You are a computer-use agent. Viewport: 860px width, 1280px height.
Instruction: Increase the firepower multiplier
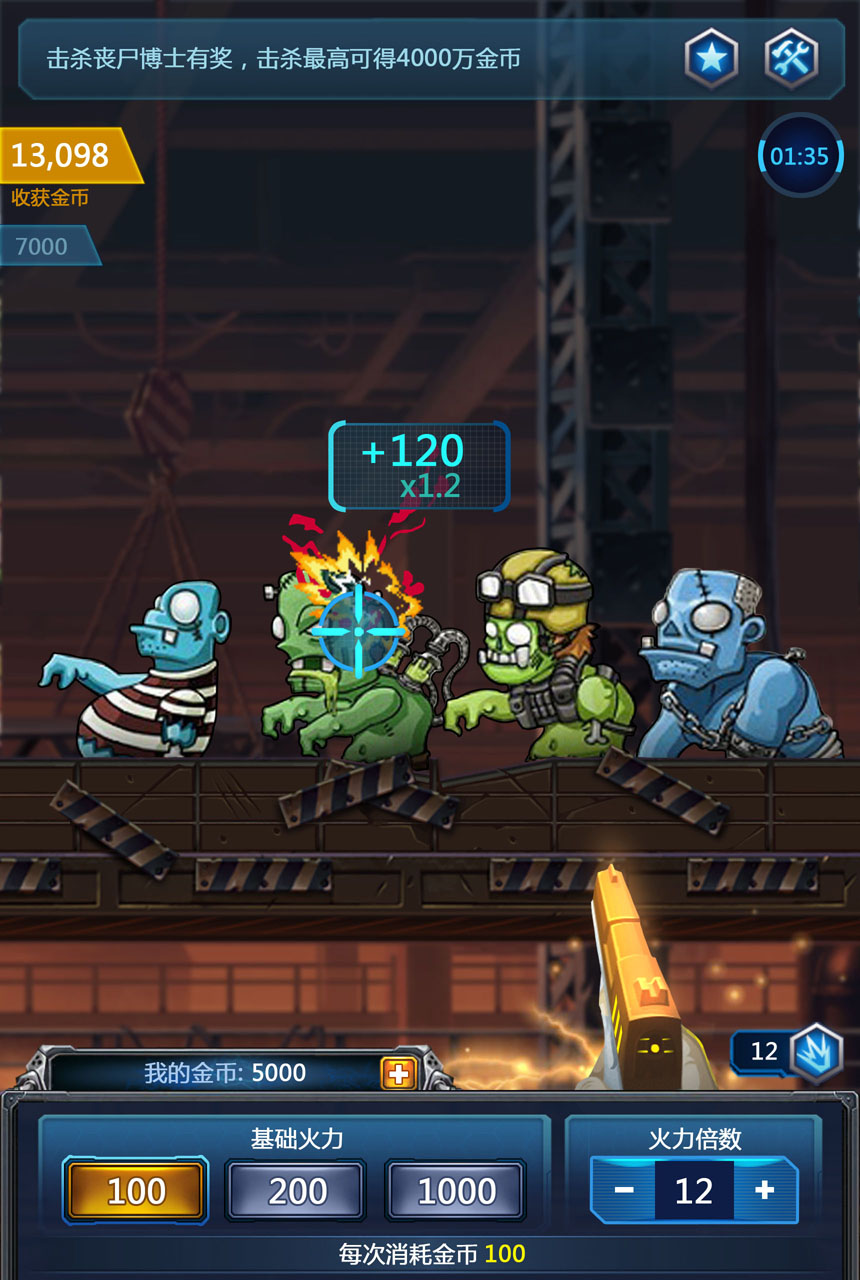coord(765,1190)
